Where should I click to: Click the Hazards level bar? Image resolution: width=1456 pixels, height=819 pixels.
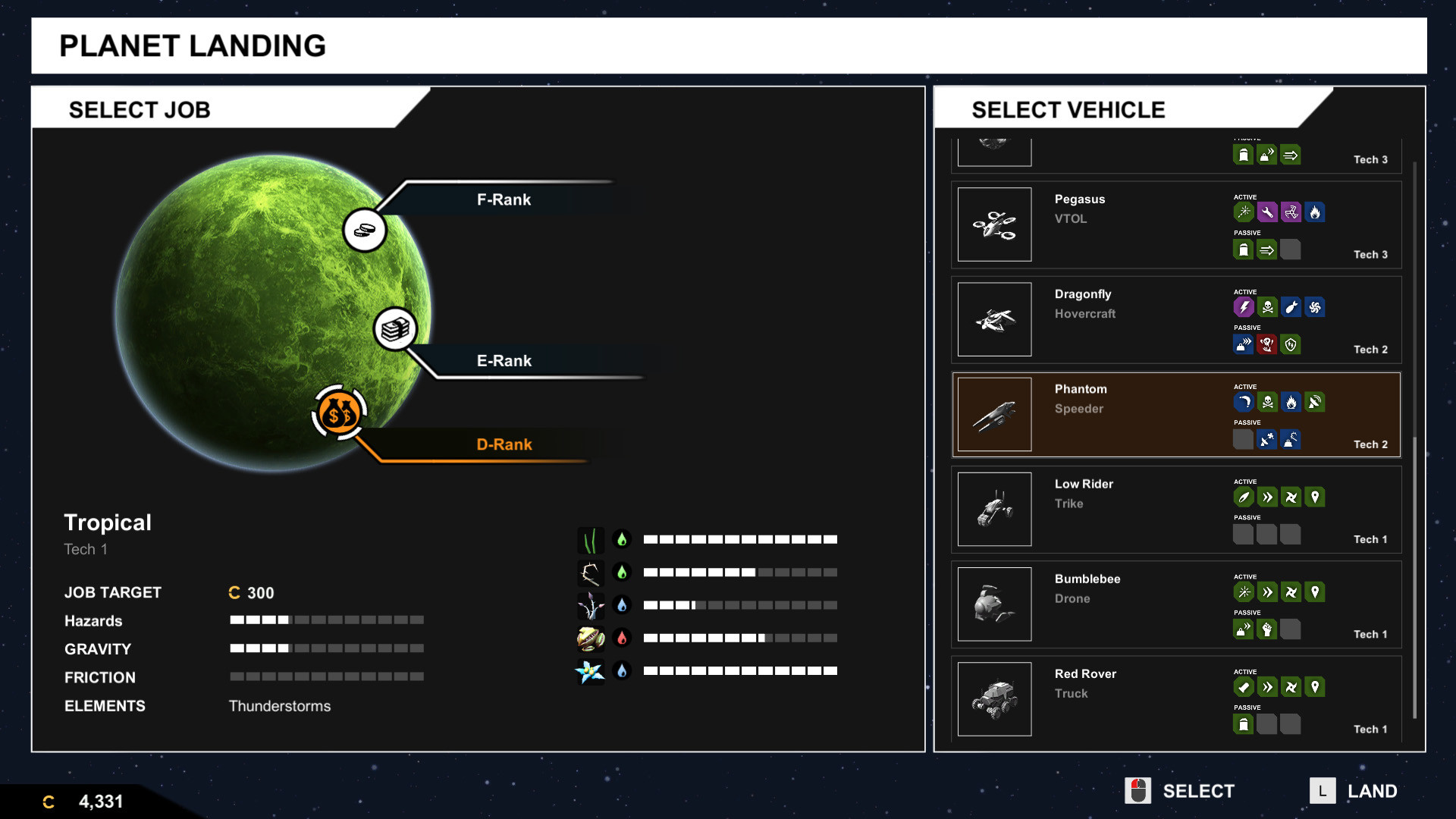click(326, 620)
